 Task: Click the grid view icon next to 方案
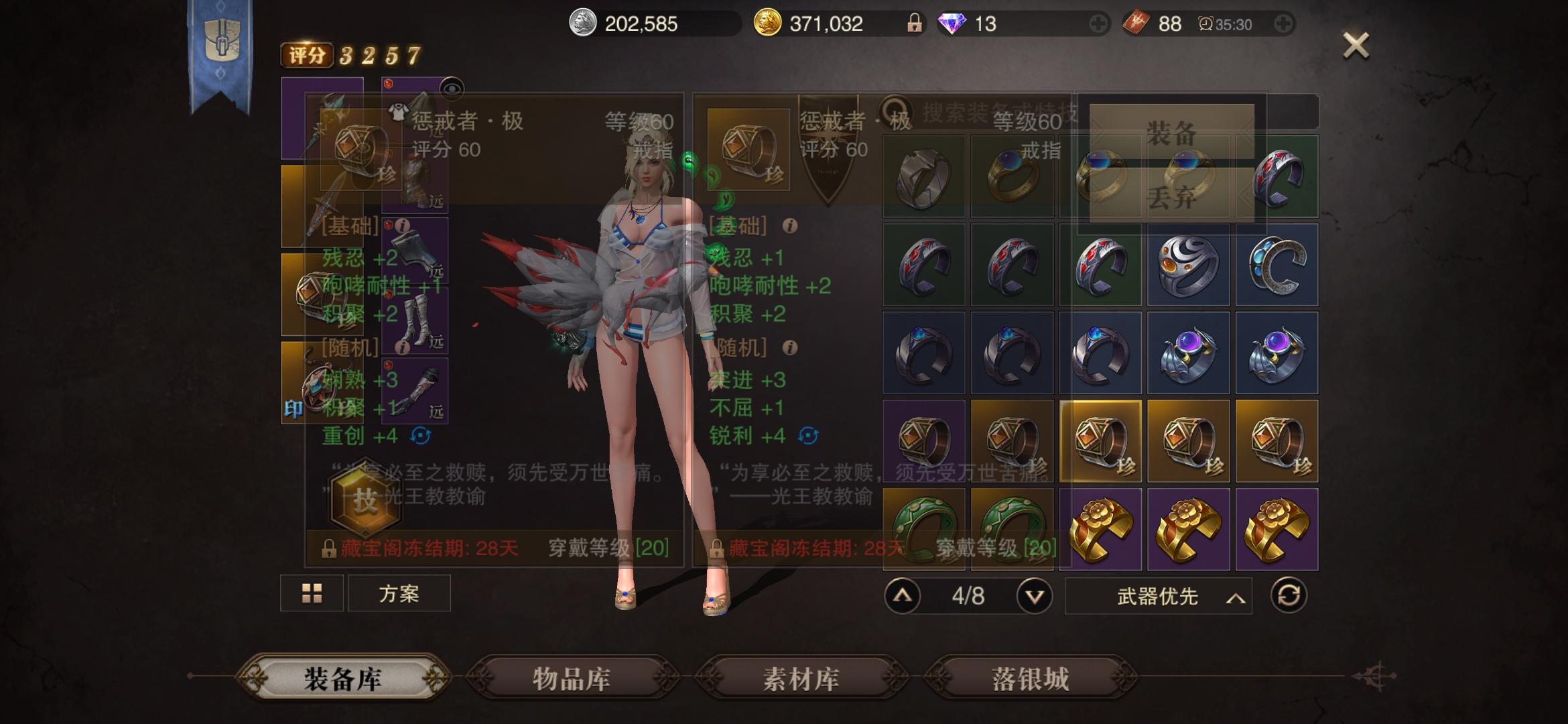311,593
